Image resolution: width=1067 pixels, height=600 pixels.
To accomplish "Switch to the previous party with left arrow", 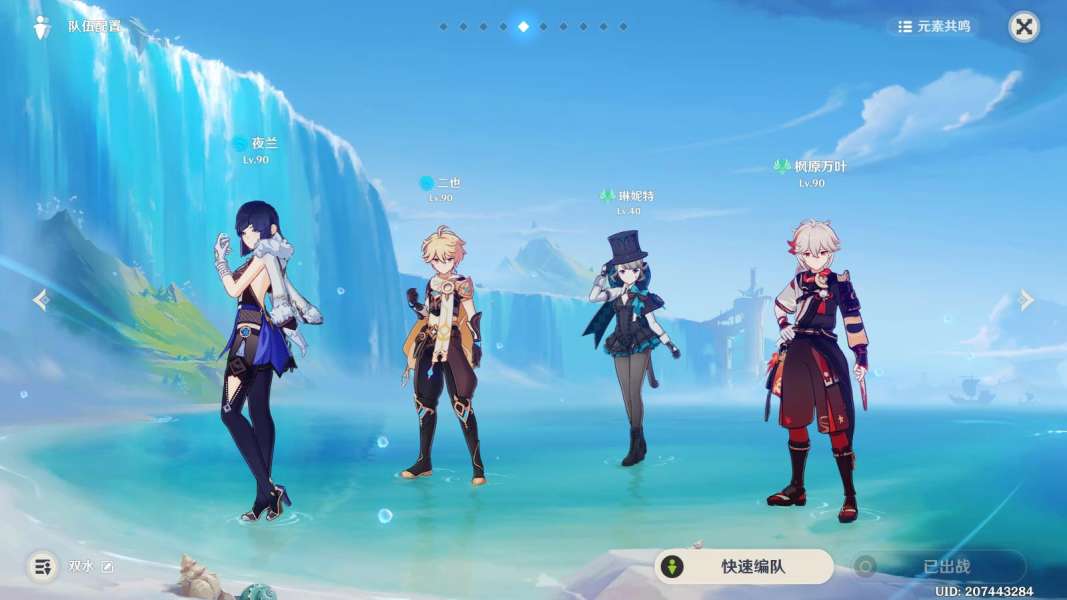I will (41, 300).
